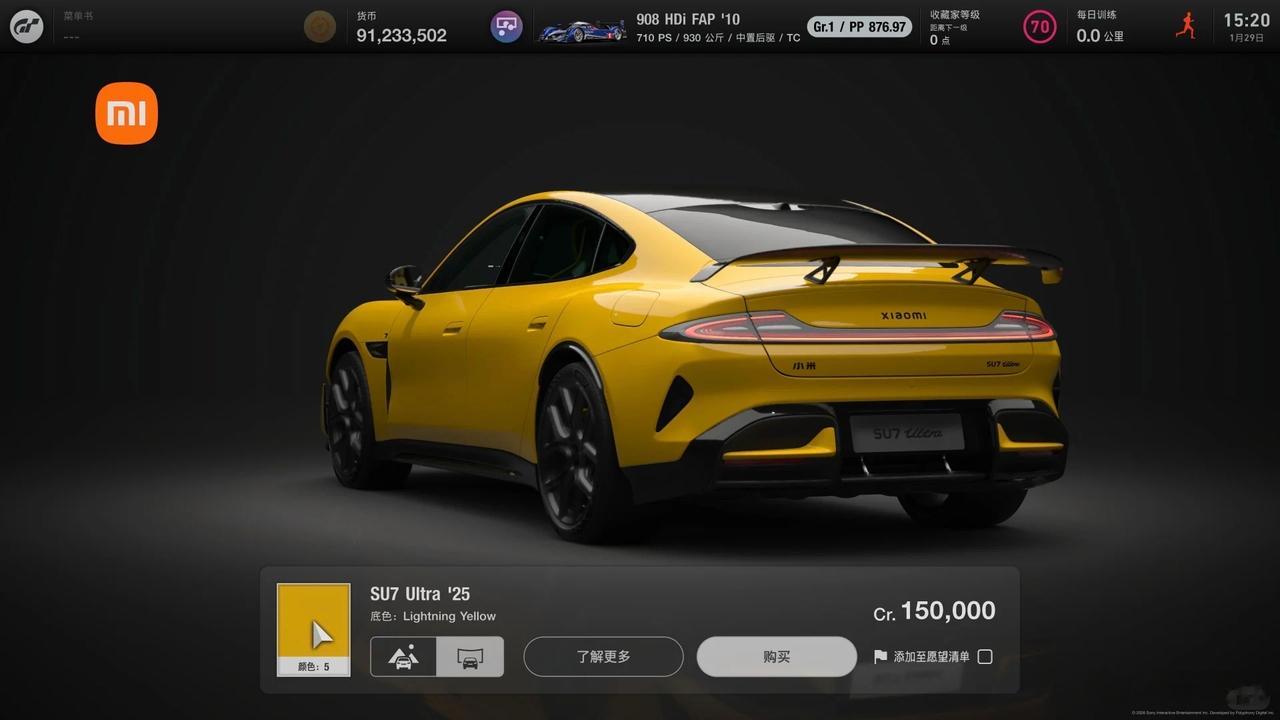Click the daily workout runner icon

(1185, 26)
